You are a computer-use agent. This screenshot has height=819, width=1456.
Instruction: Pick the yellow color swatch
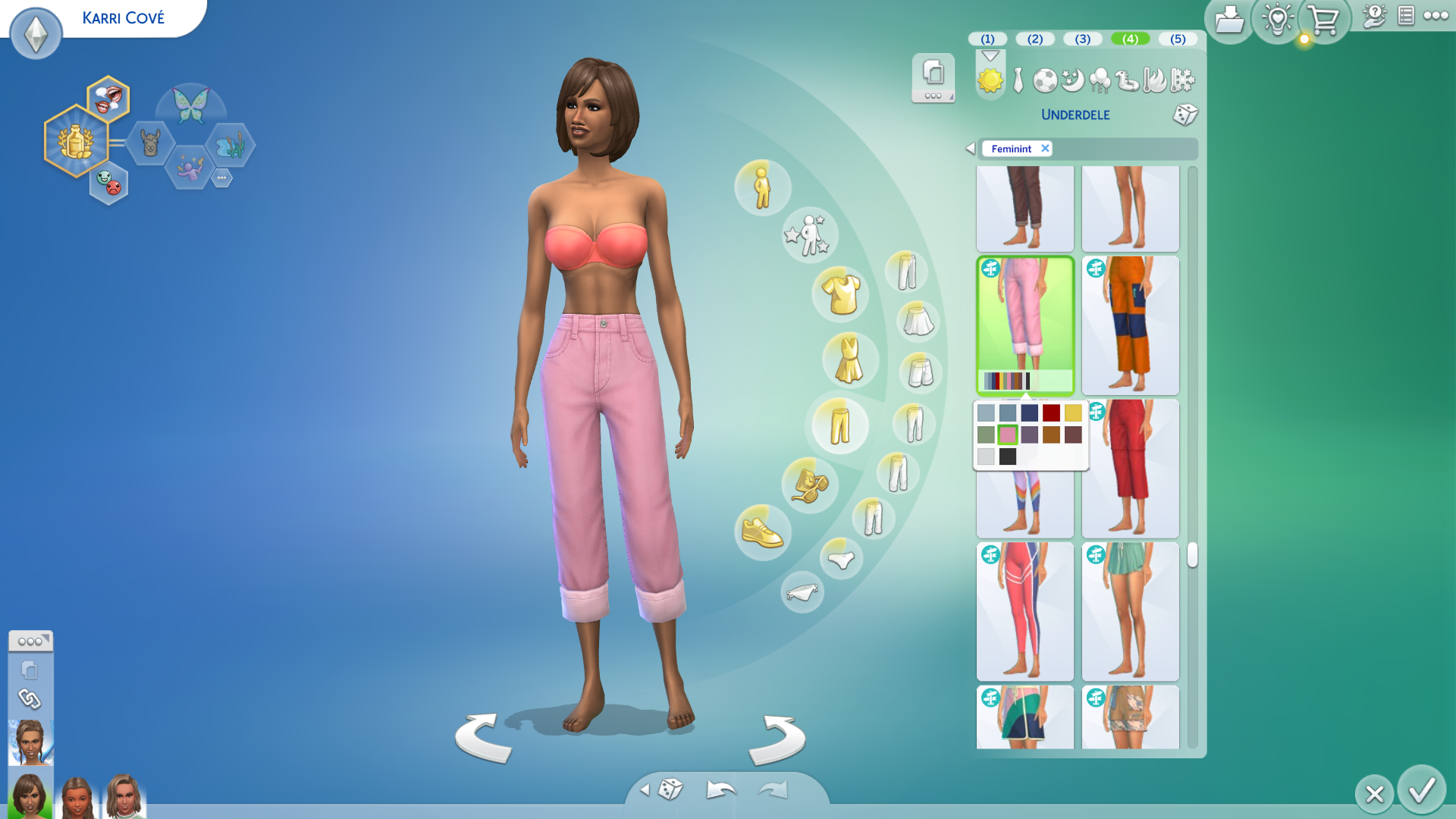click(x=1073, y=413)
